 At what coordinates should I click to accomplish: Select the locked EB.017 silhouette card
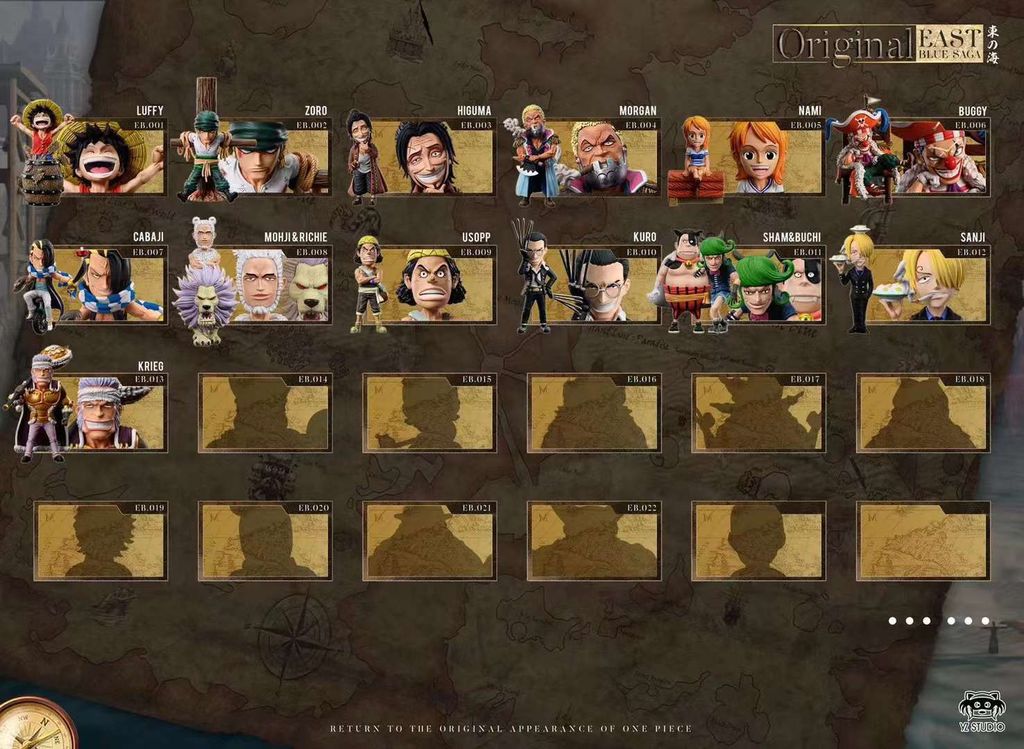point(758,412)
